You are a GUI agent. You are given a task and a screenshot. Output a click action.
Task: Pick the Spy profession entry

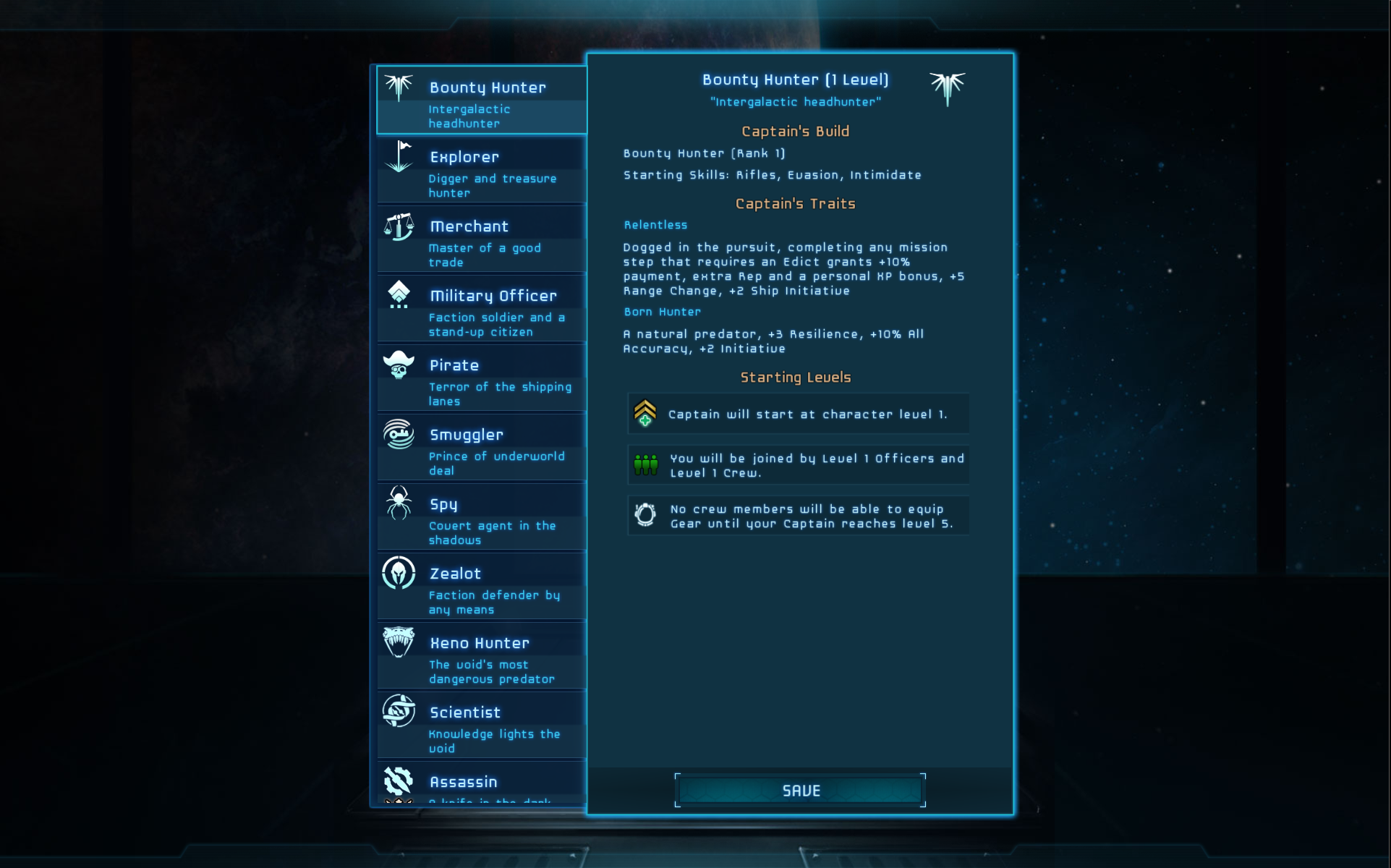[482, 517]
